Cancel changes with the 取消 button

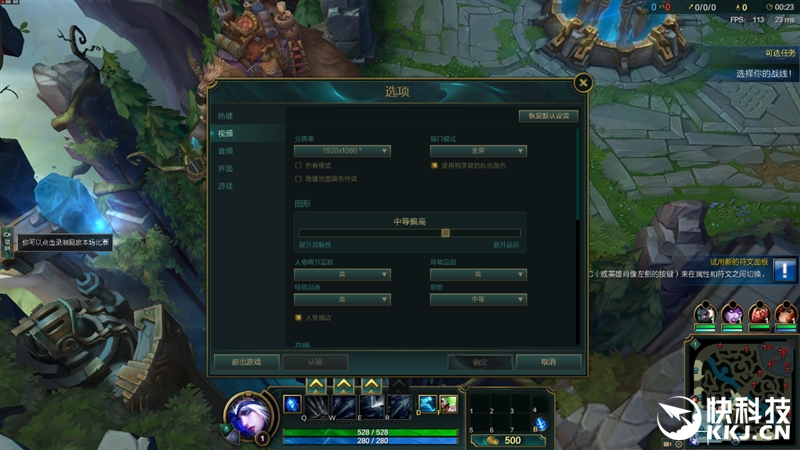548,362
